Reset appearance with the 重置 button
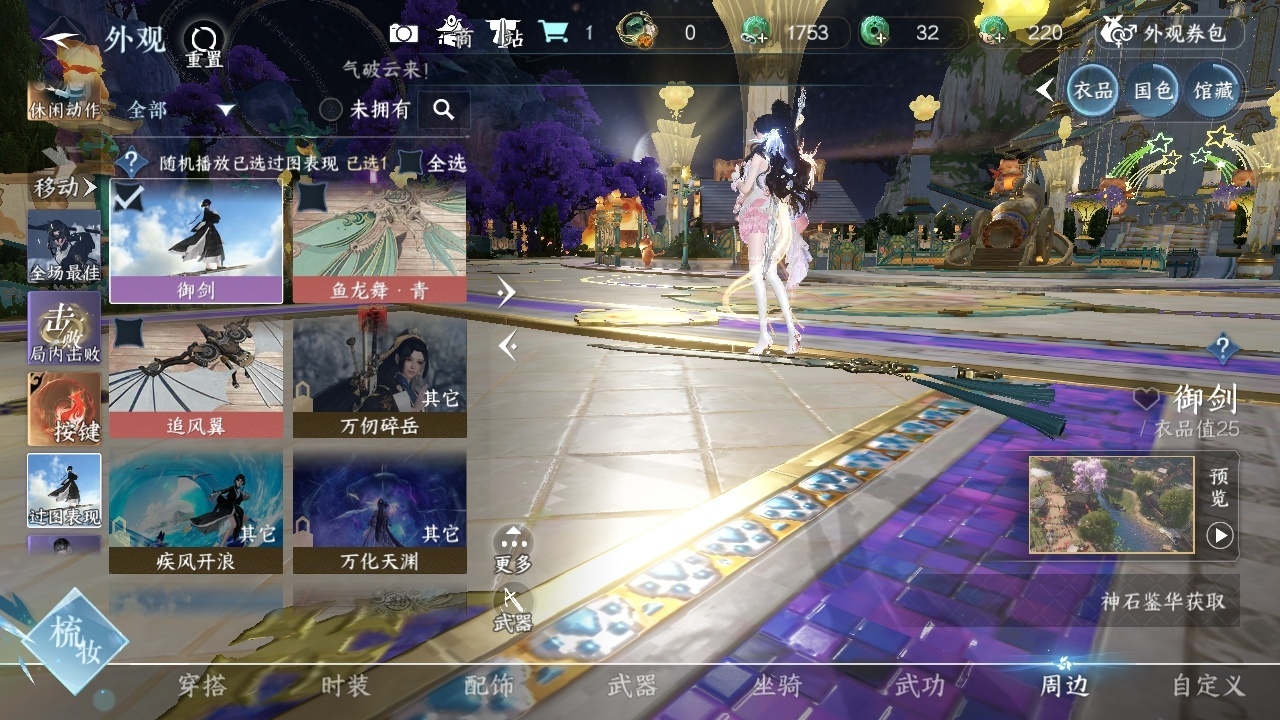The height and width of the screenshot is (720, 1280). click(x=204, y=45)
